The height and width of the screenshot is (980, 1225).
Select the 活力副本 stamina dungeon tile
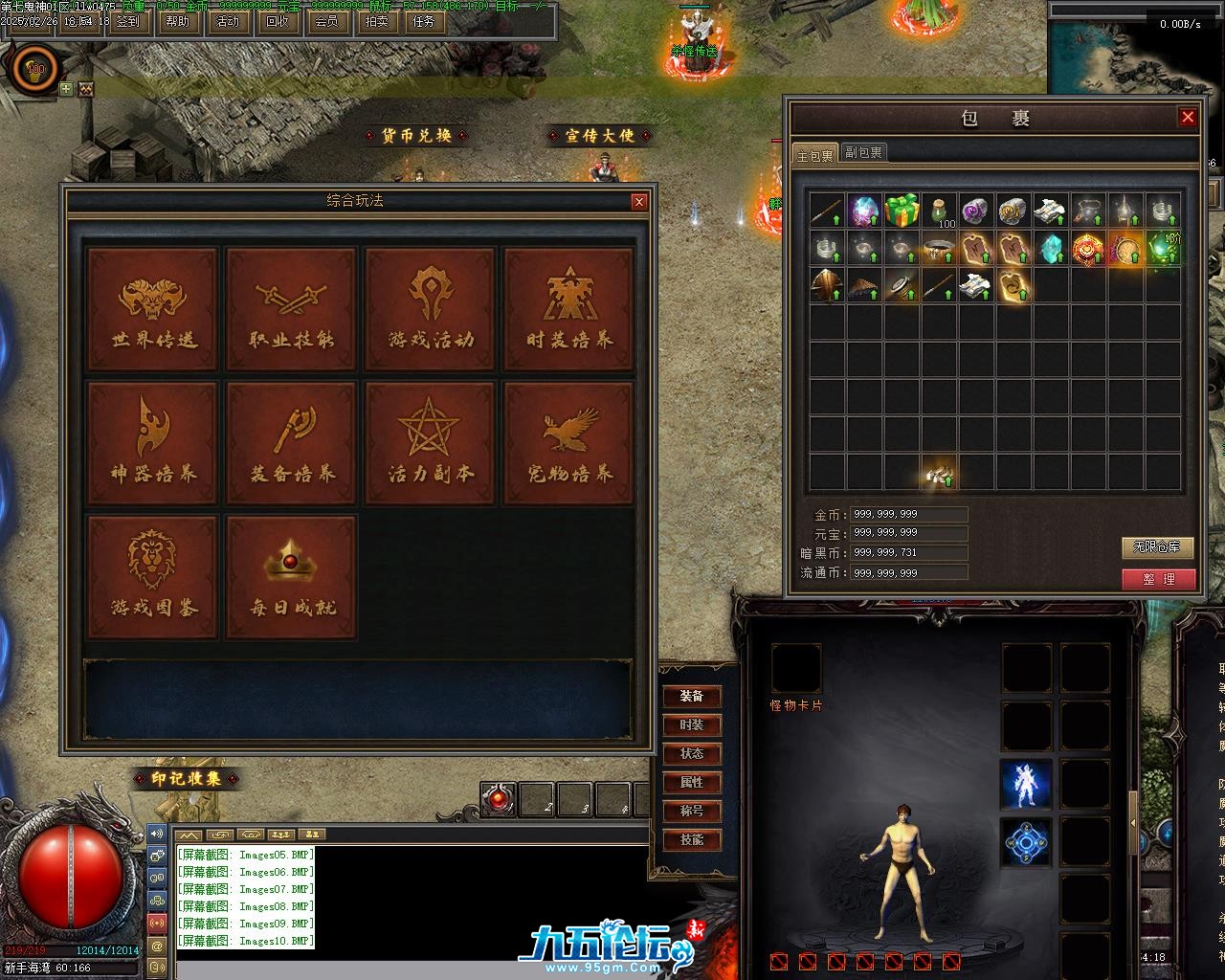click(x=430, y=443)
